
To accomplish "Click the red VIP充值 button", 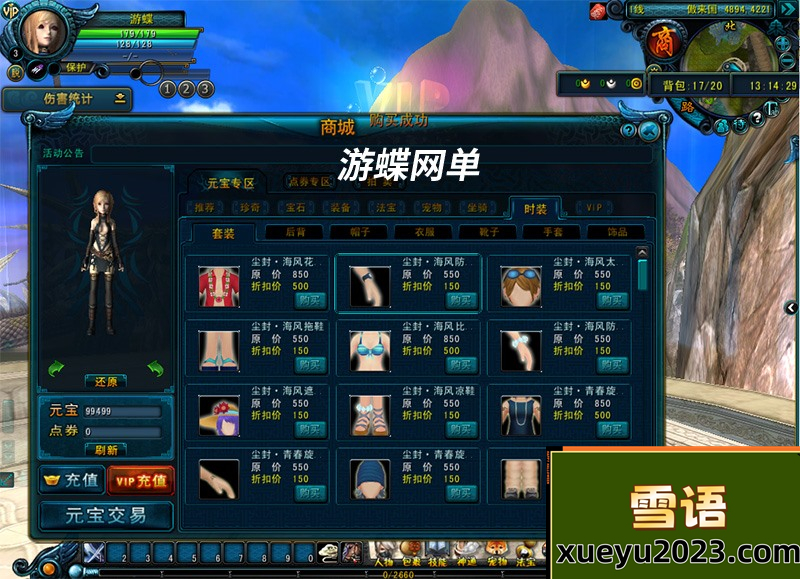I will (140, 481).
